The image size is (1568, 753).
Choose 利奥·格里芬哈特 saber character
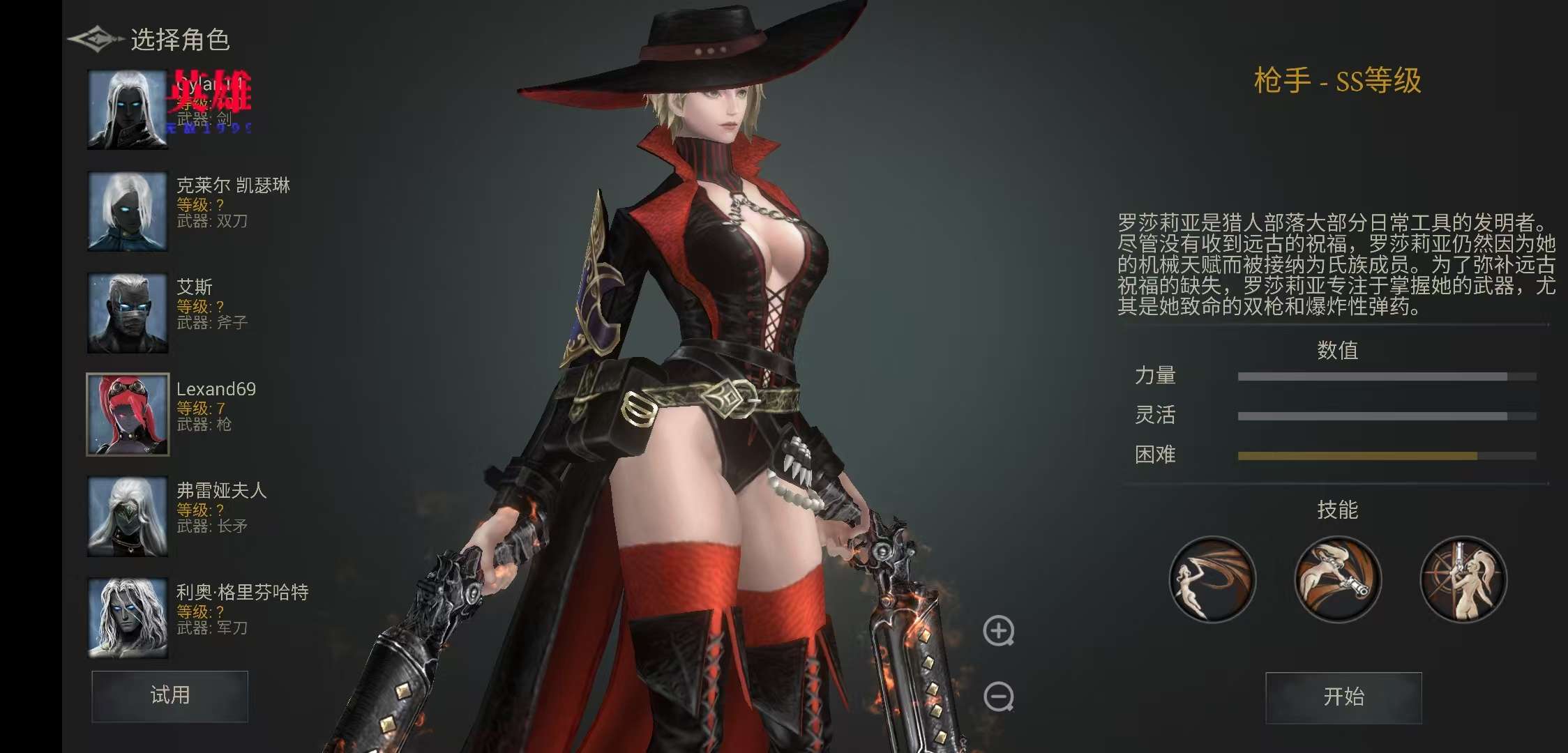(x=128, y=618)
